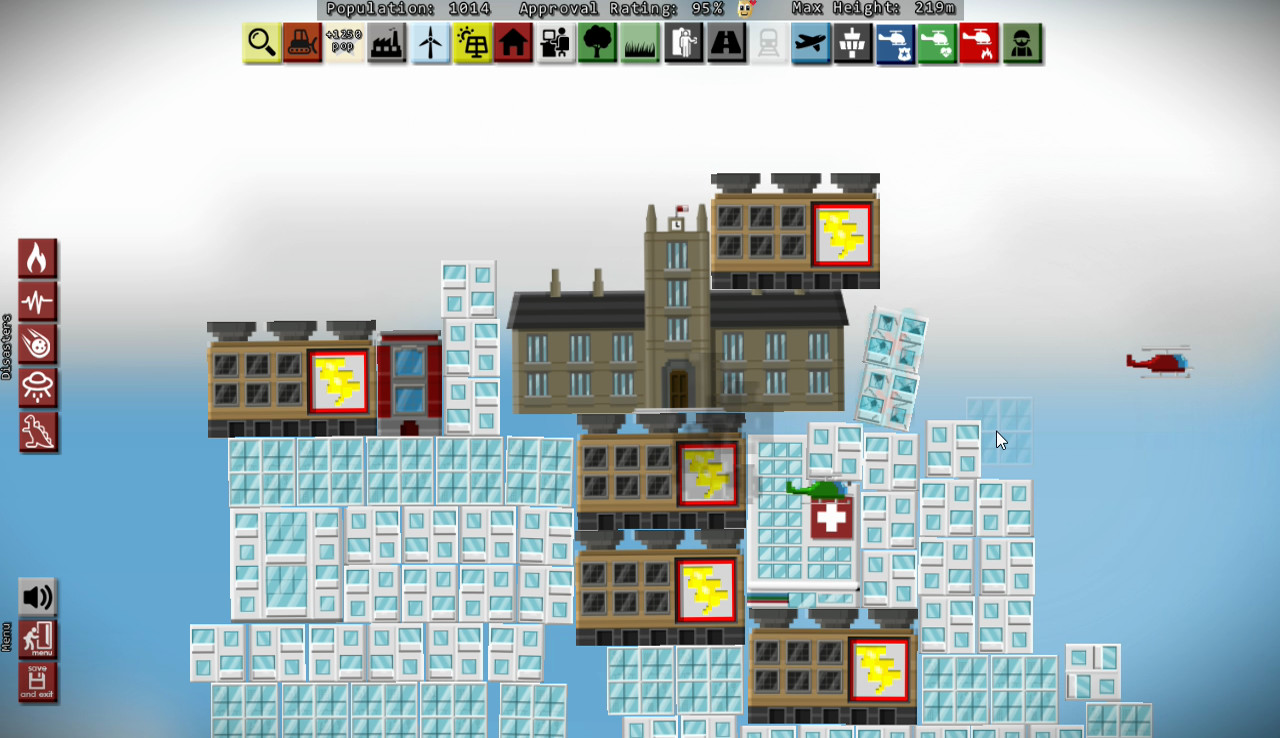Trigger the fire disaster
Viewport: 1280px width, 738px height.
pyautogui.click(x=38, y=257)
